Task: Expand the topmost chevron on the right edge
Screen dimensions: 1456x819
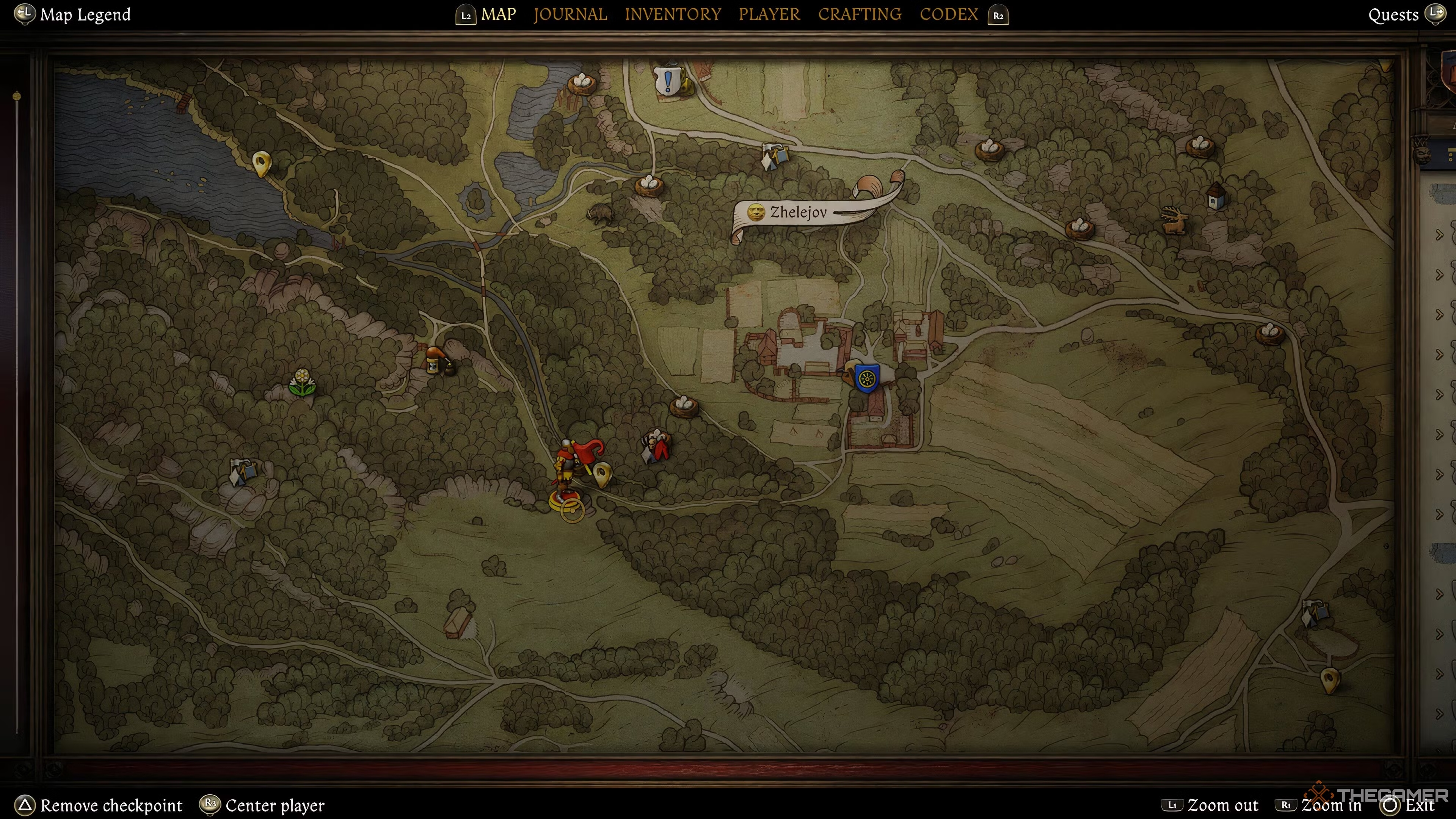Action: 1440,234
